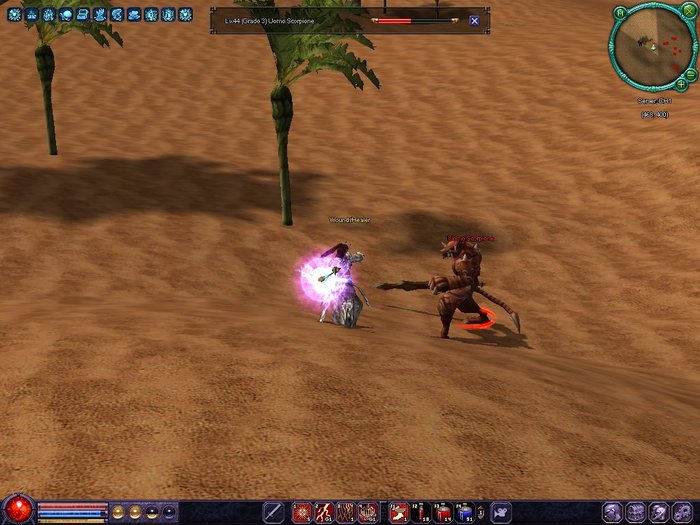Close the Uomo Scorpione target panel
Screen dimensions: 700x525
coord(474,20)
